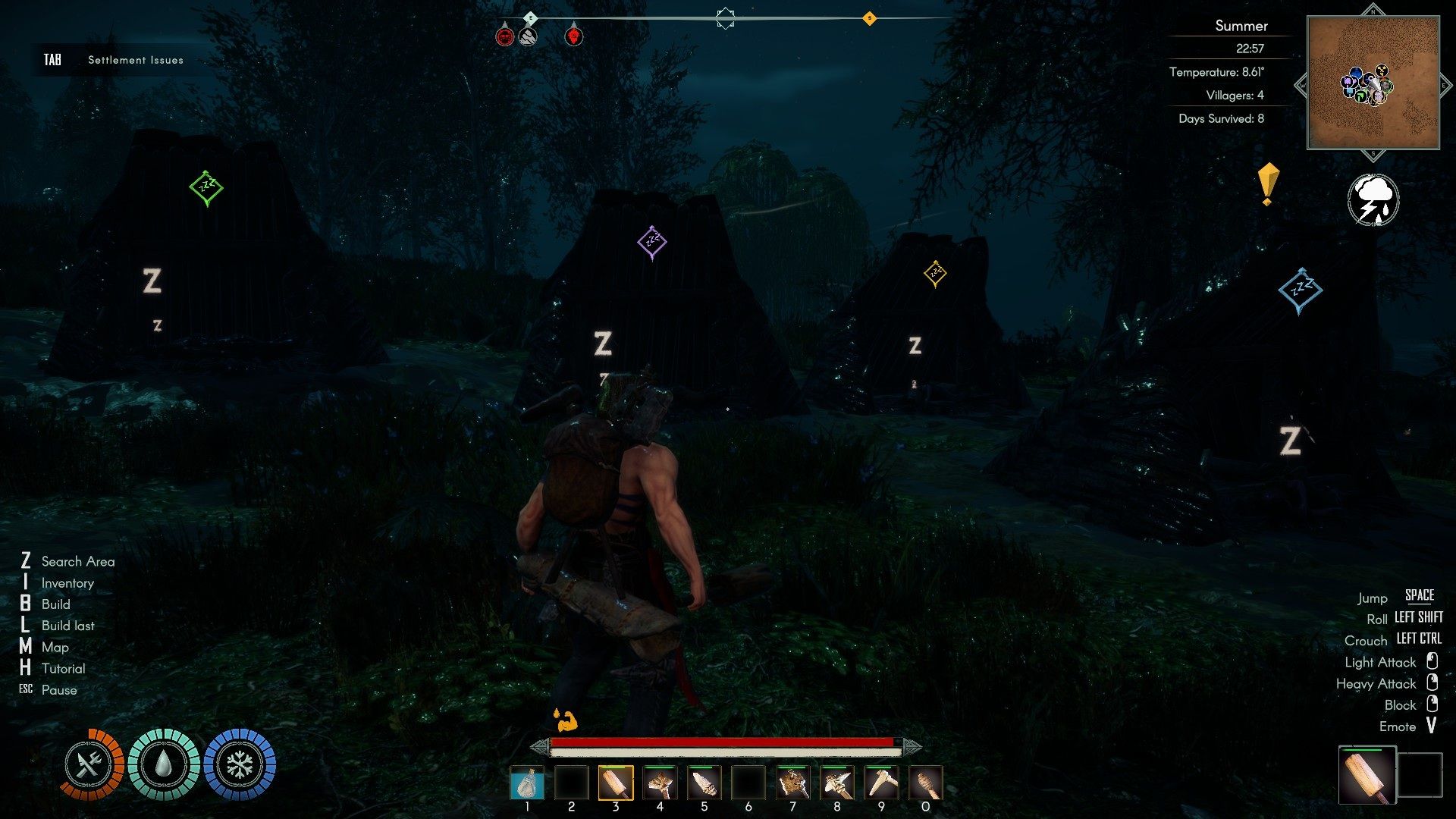The height and width of the screenshot is (819, 1456).
Task: Select the torch in hotbar slot 0
Action: tap(925, 783)
